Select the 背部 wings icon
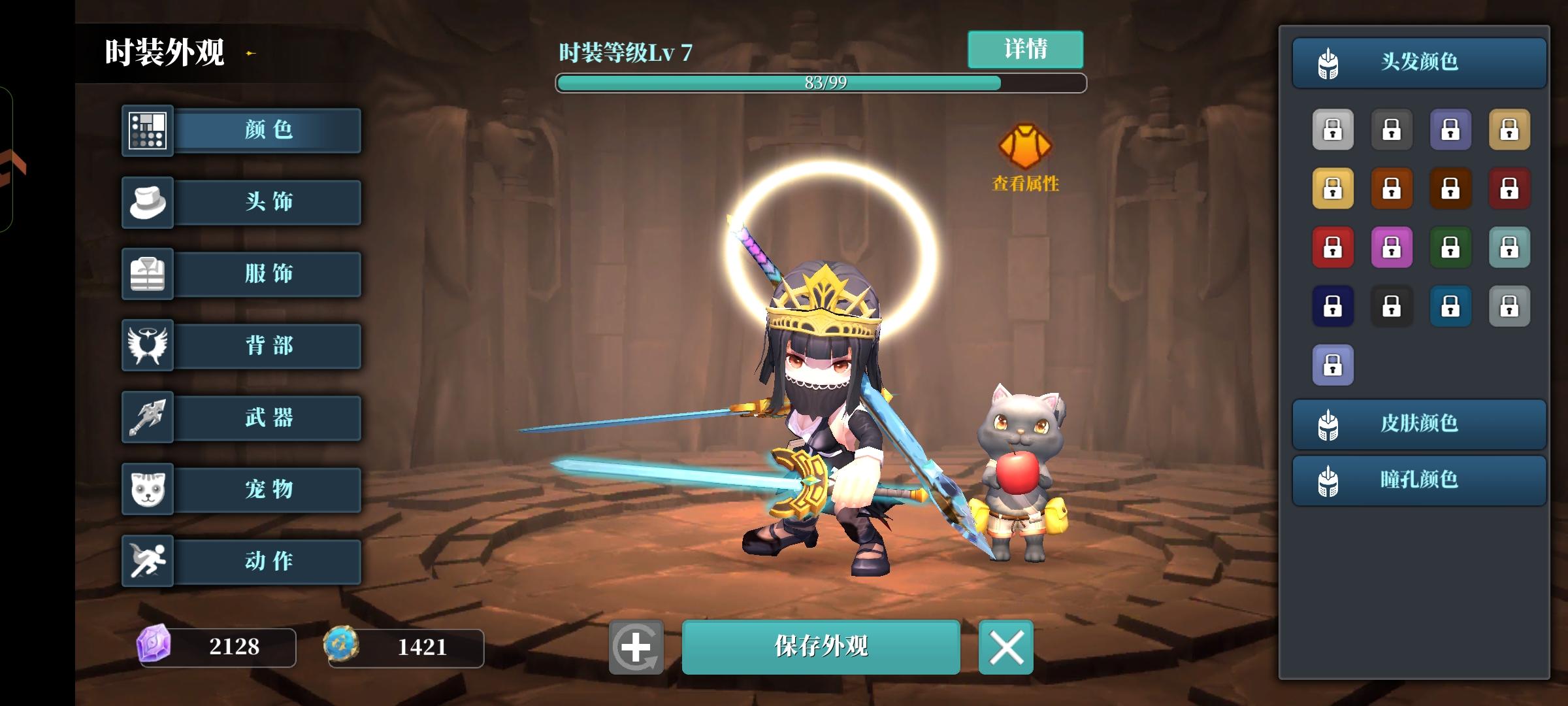Screen dimensions: 1568x706 [147, 346]
